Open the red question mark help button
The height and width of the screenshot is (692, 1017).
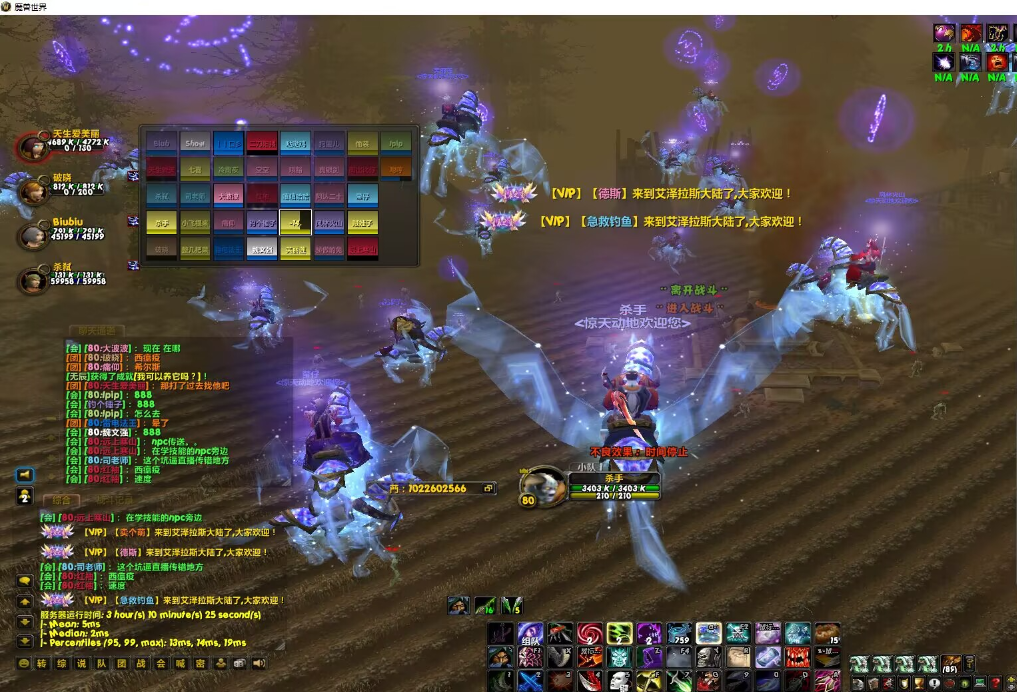[995, 683]
